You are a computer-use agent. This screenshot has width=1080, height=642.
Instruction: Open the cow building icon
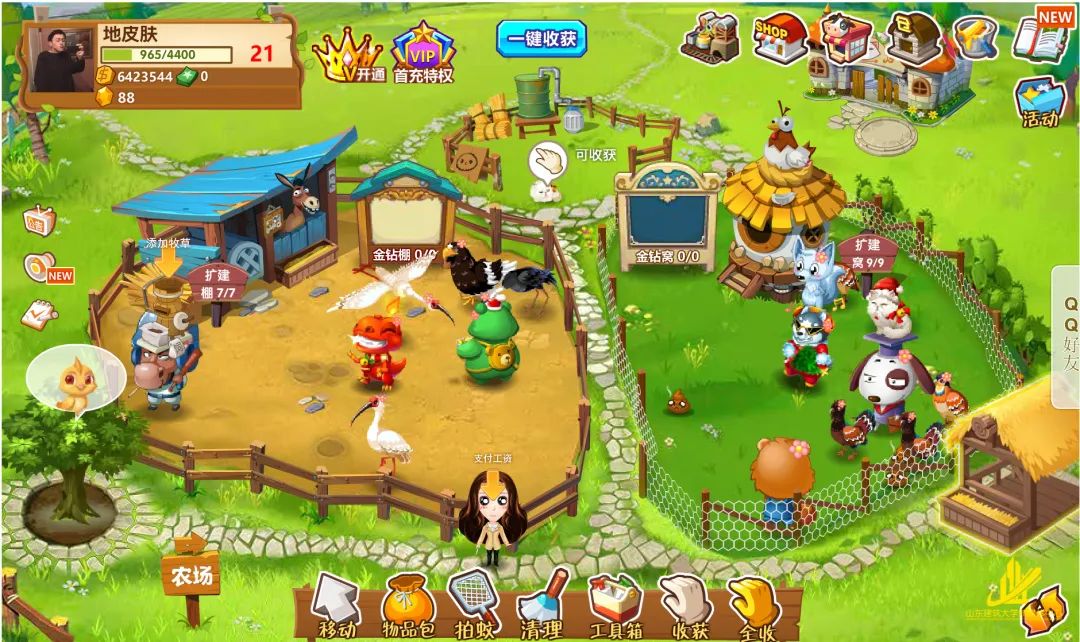[845, 37]
